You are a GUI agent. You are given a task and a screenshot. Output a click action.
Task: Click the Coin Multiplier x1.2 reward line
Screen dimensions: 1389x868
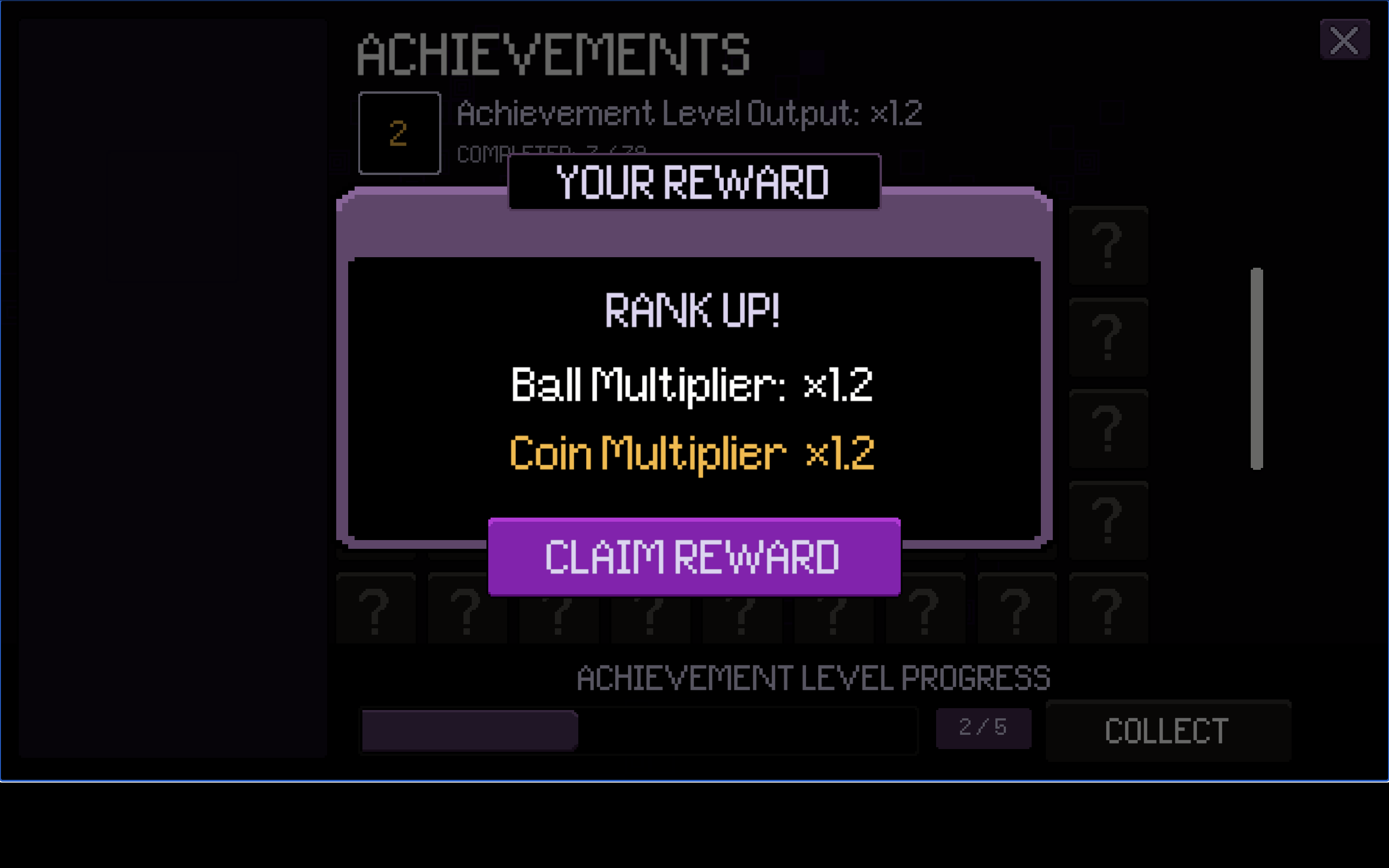693,454
